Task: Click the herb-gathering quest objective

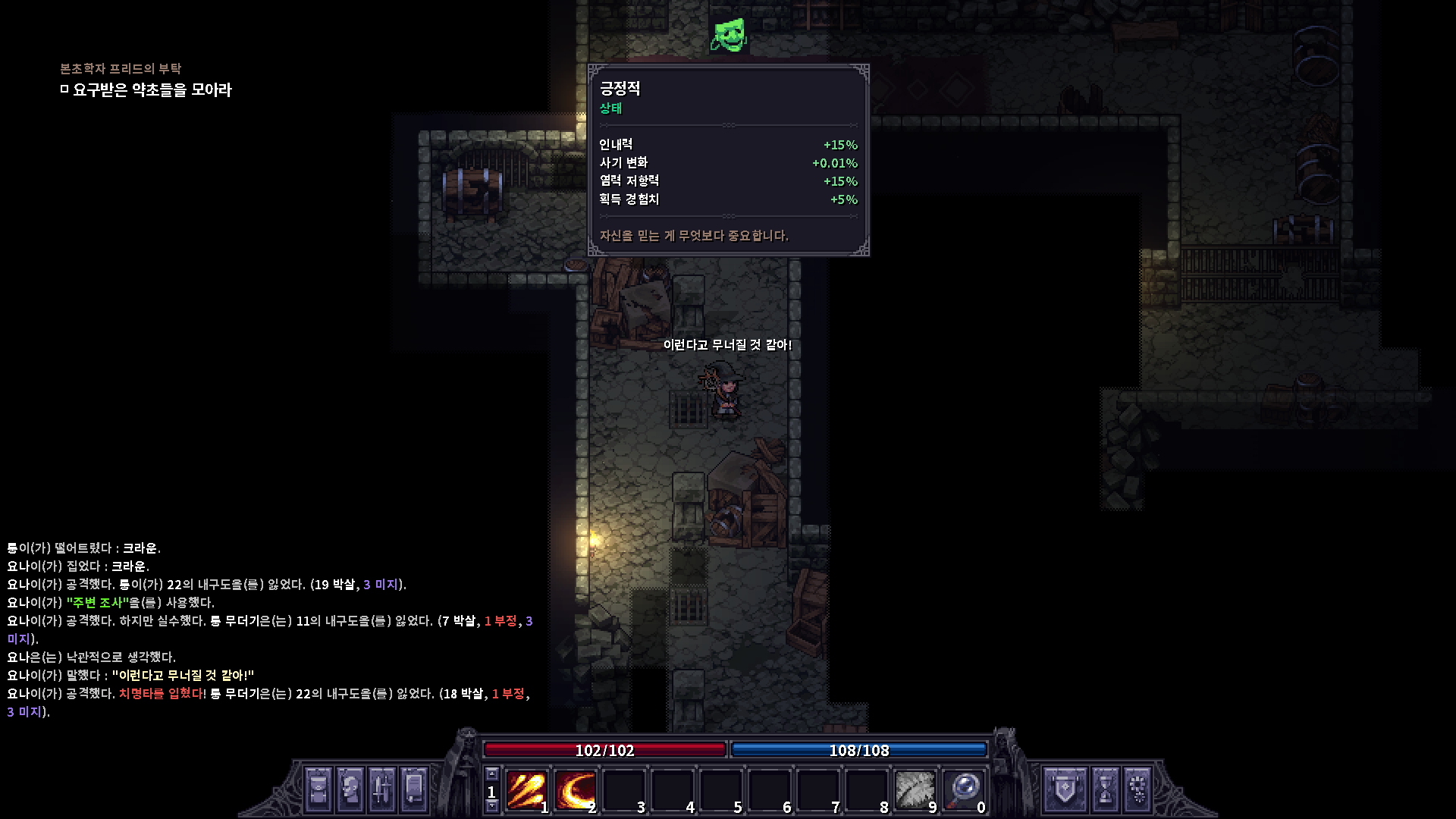Action: [152, 90]
